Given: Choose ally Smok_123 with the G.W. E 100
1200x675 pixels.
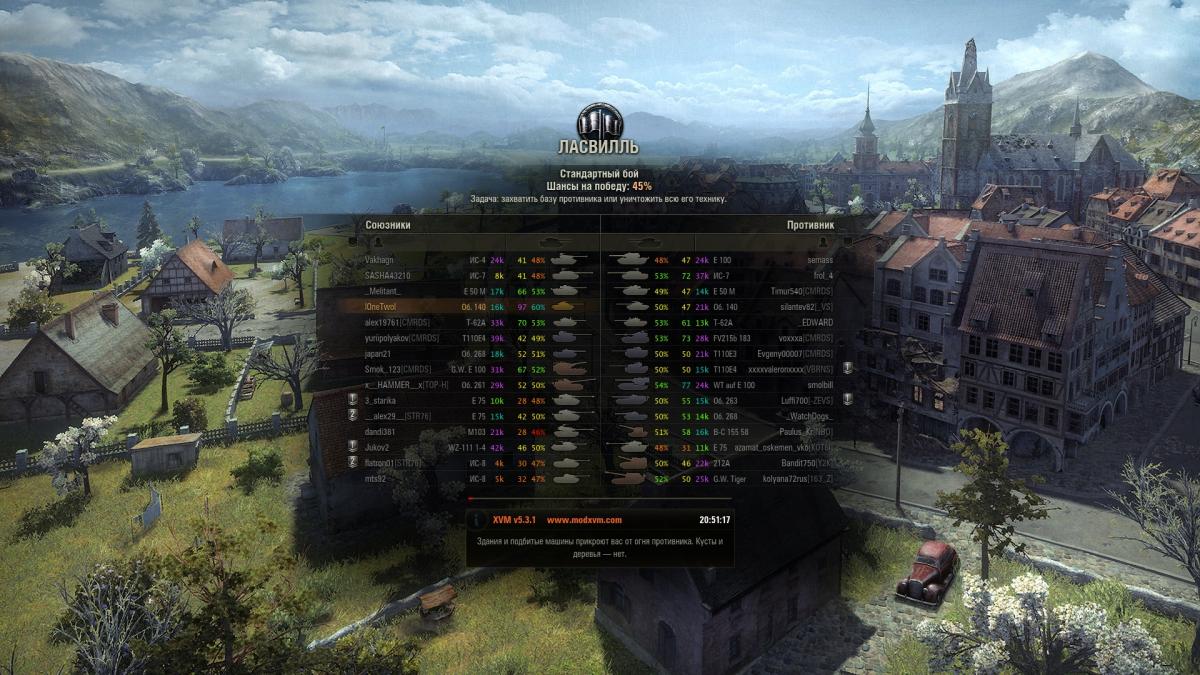Looking at the screenshot, I should 398,369.
